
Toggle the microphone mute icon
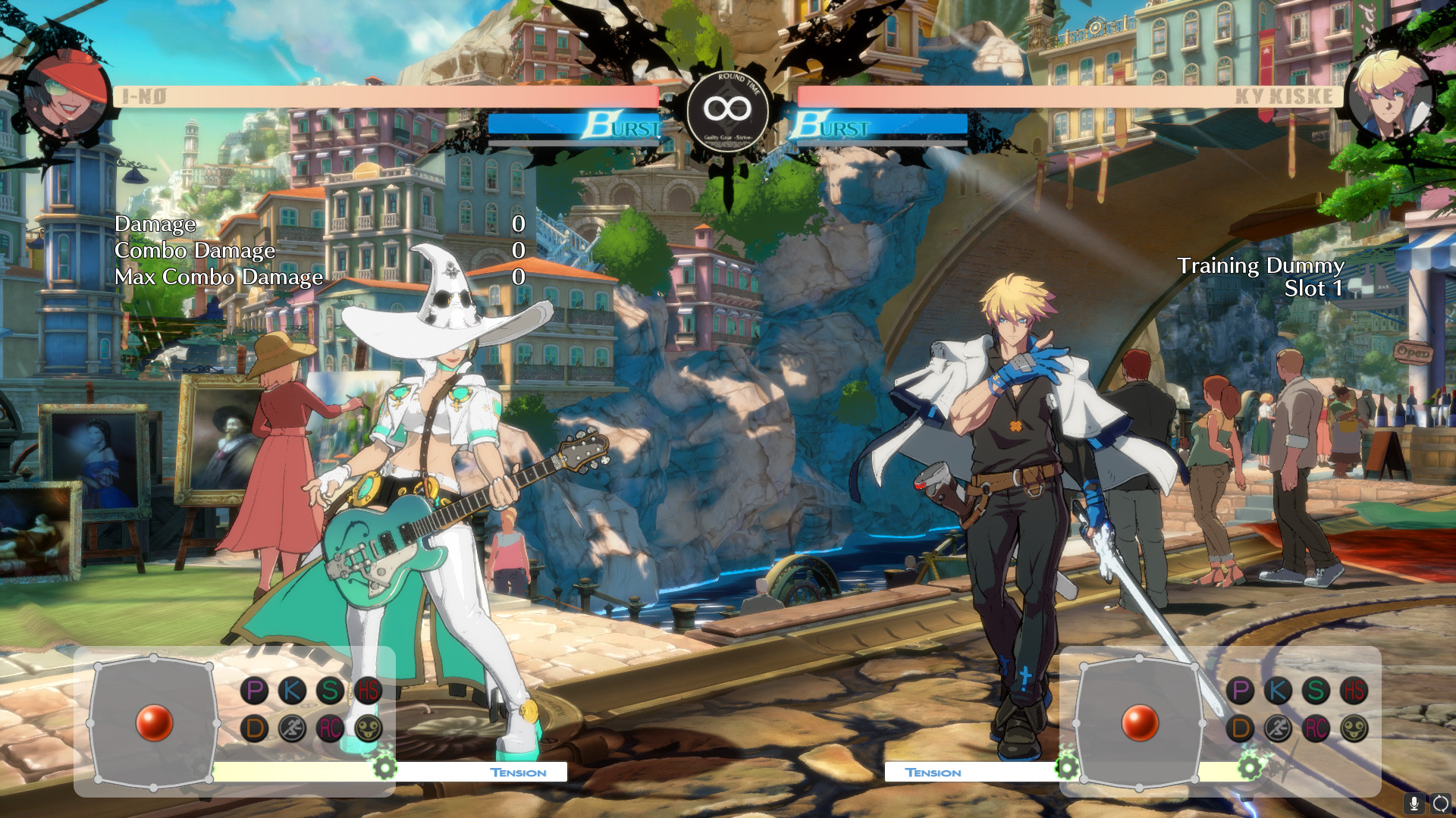pyautogui.click(x=1414, y=805)
